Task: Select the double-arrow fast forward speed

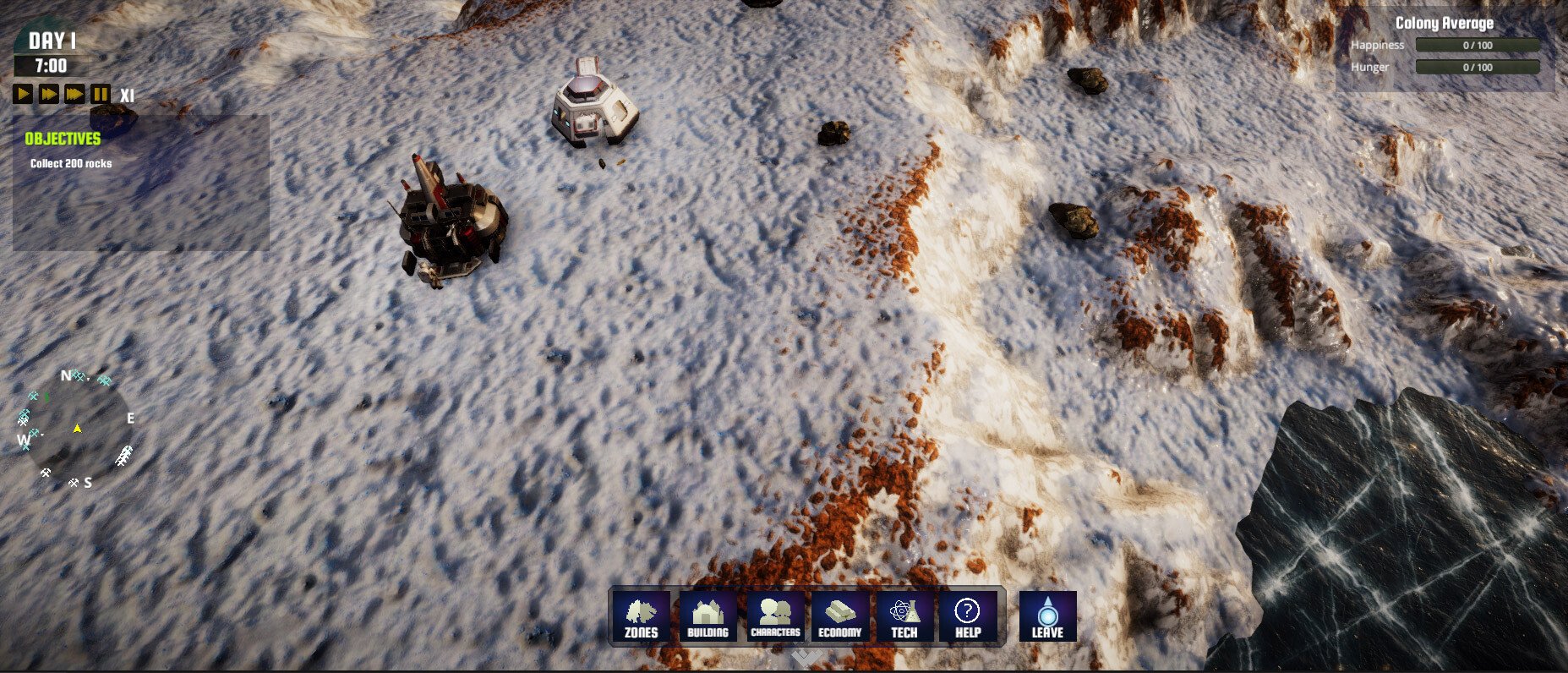Action: (49, 94)
